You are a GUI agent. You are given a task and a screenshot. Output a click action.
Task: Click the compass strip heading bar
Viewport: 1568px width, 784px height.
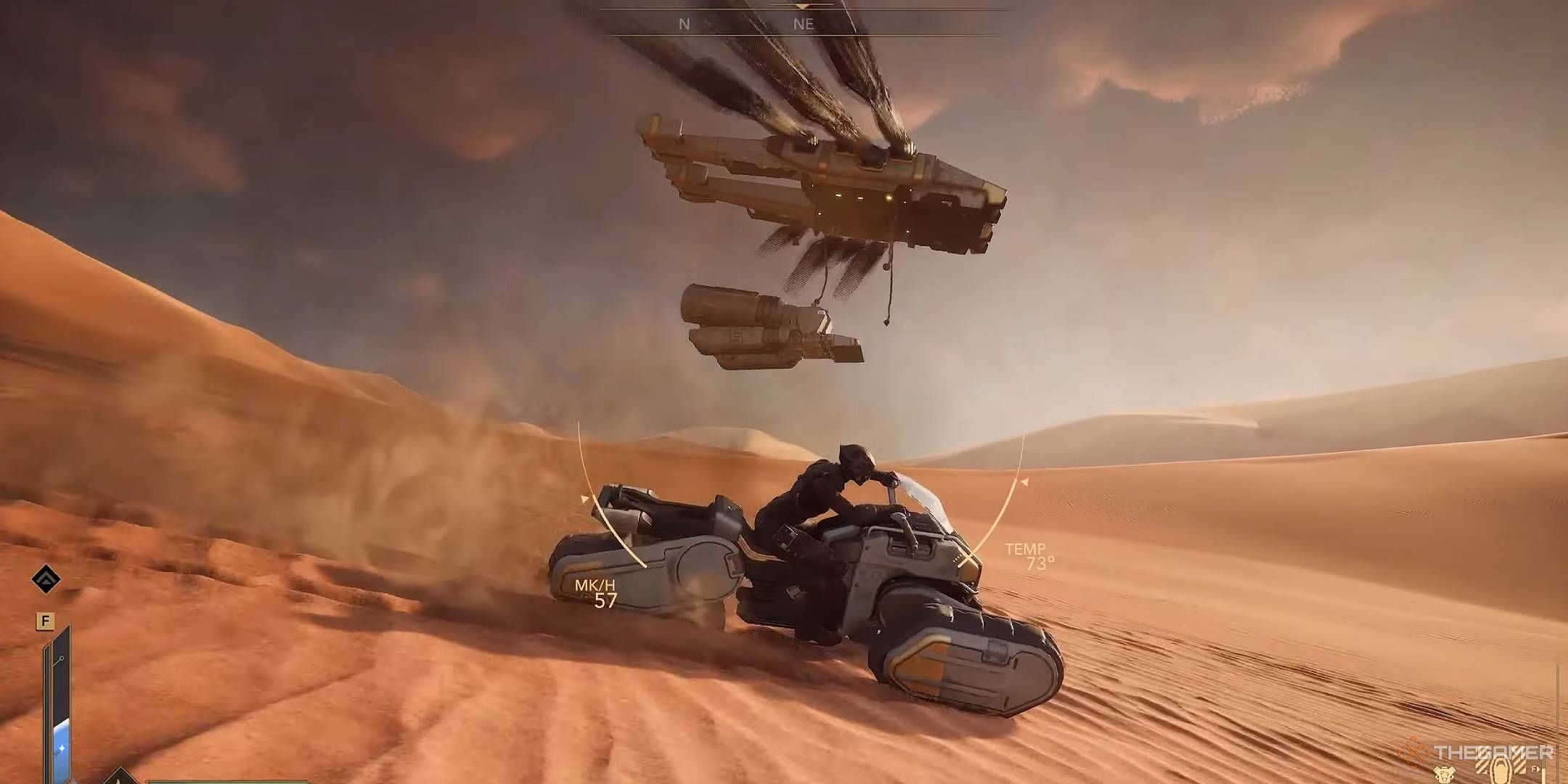click(803, 23)
